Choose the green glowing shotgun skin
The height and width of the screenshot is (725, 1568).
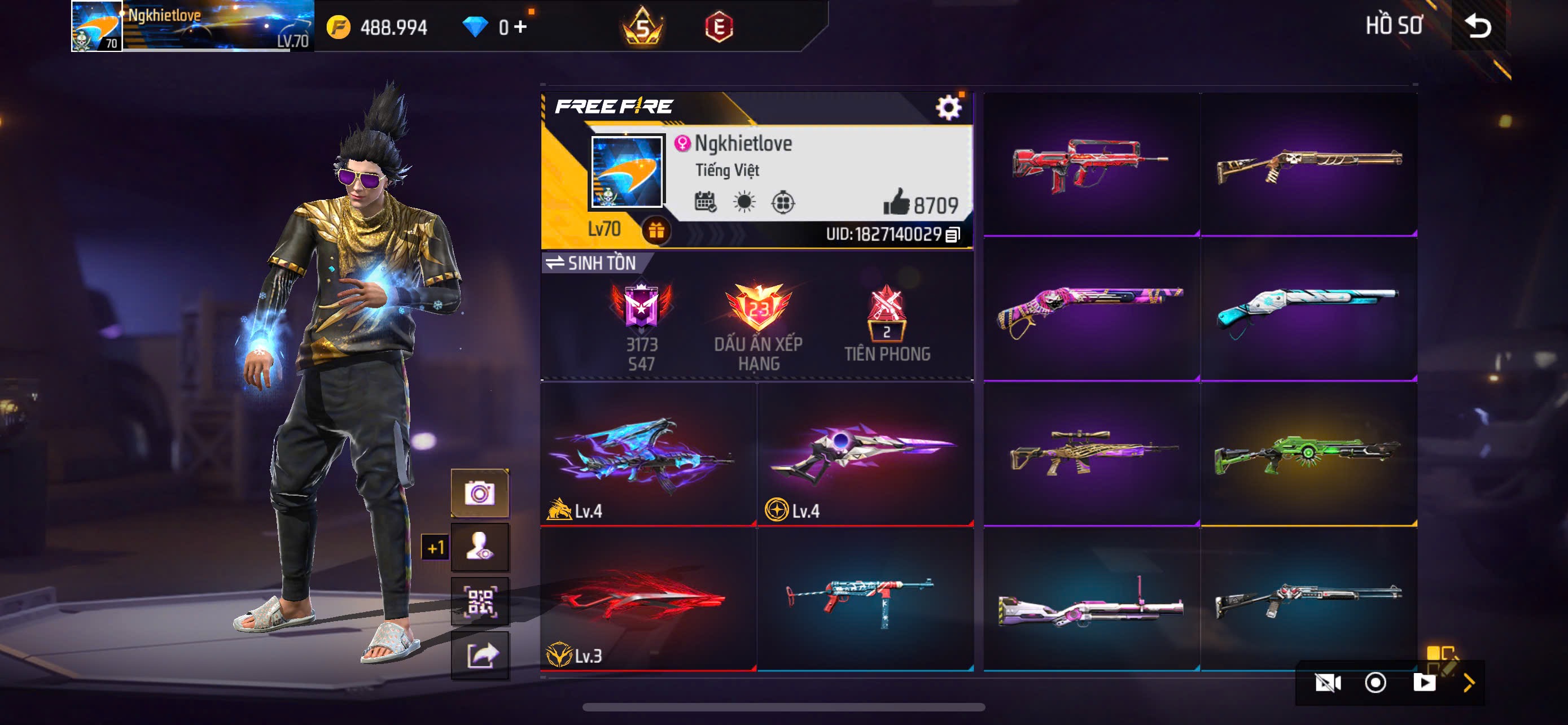(1308, 454)
